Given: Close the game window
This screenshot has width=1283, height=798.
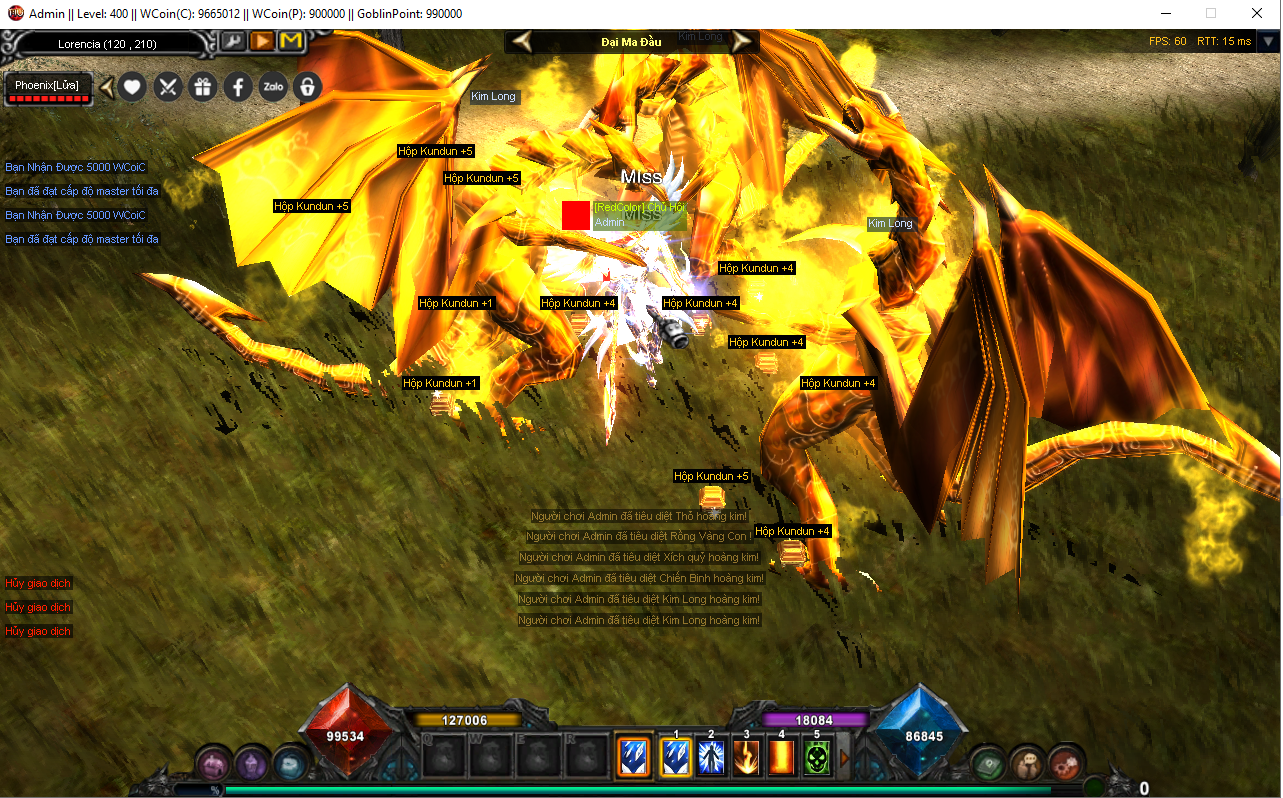Looking at the screenshot, I should pos(1257,13).
